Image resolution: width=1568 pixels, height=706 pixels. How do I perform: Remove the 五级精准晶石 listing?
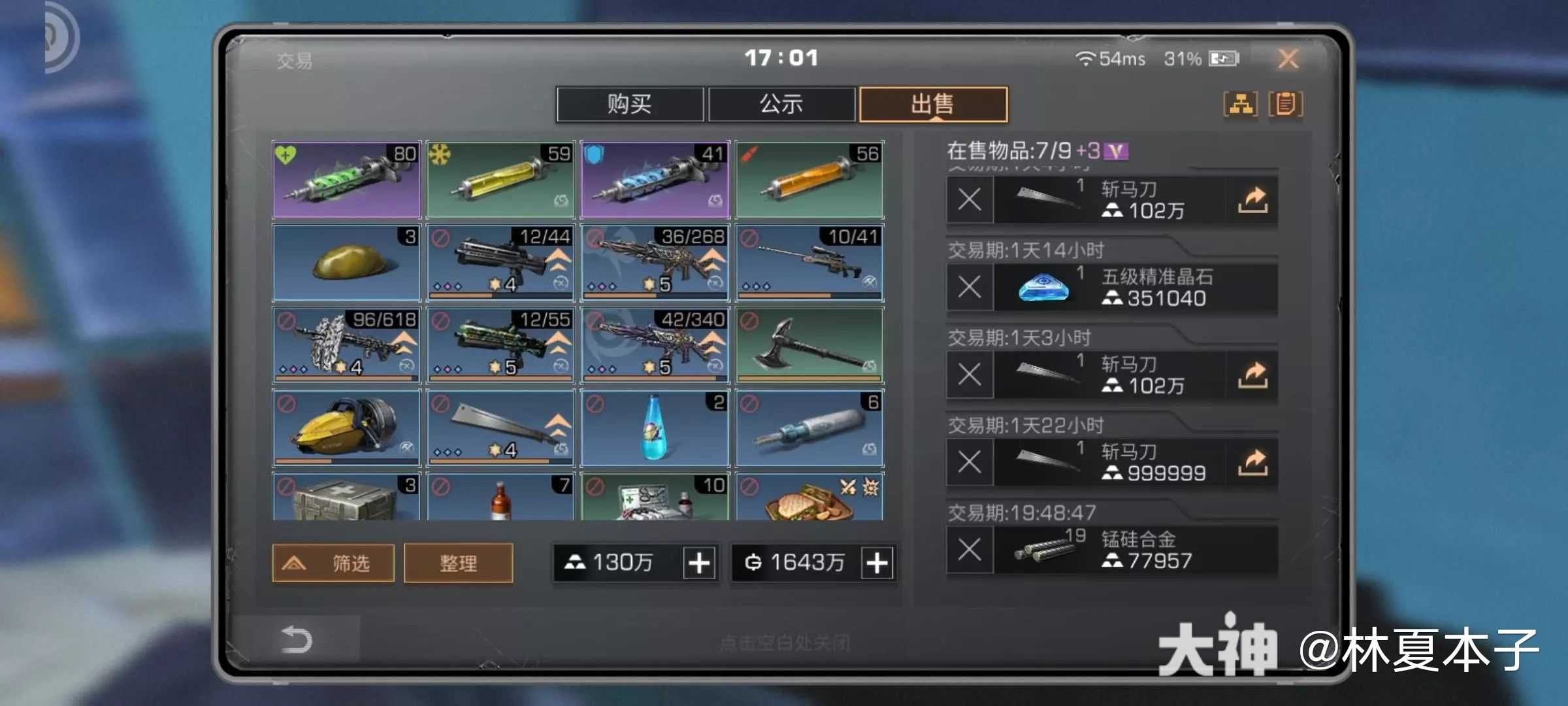click(970, 287)
